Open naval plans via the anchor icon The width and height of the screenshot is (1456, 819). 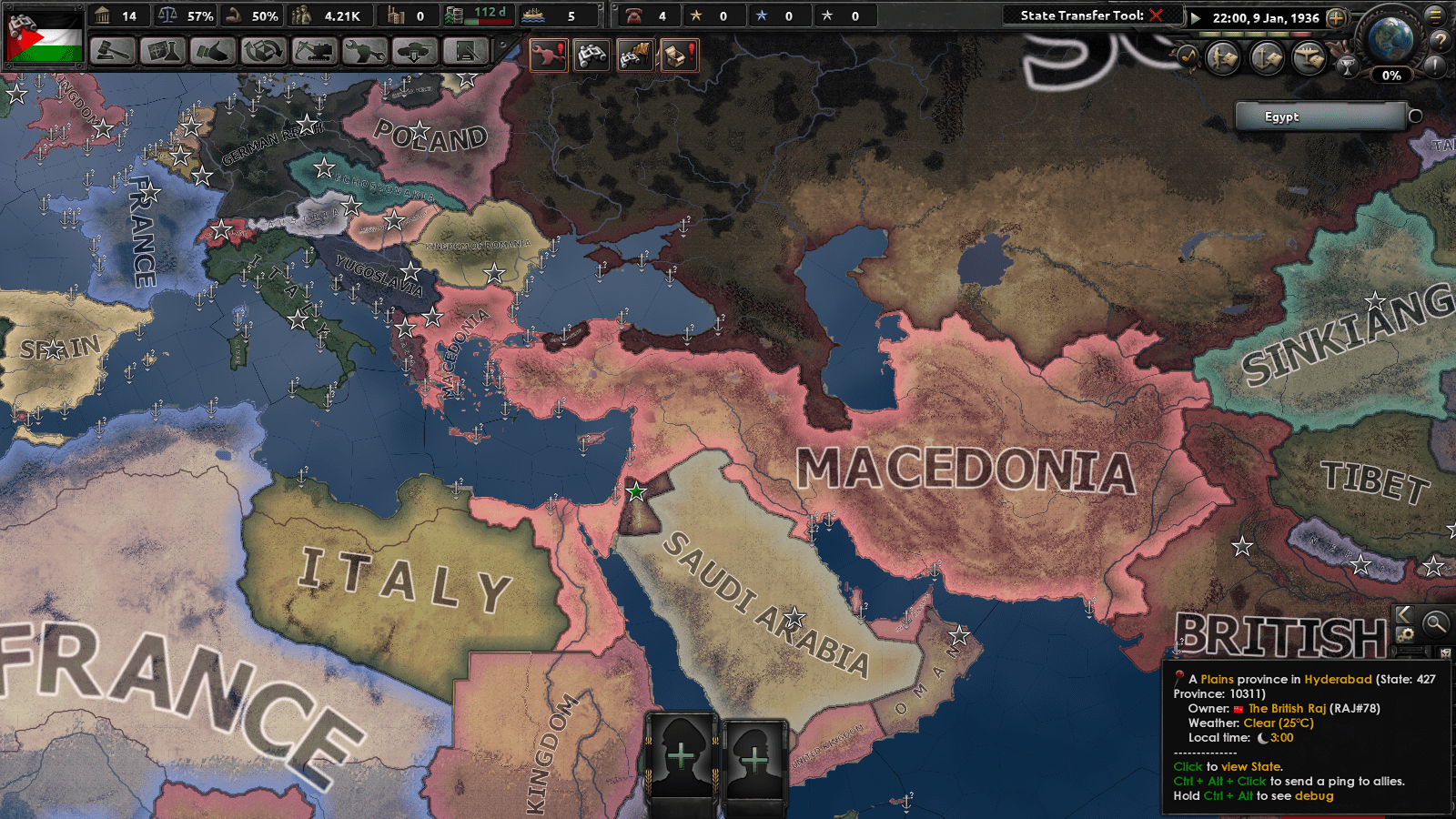(x=1266, y=57)
